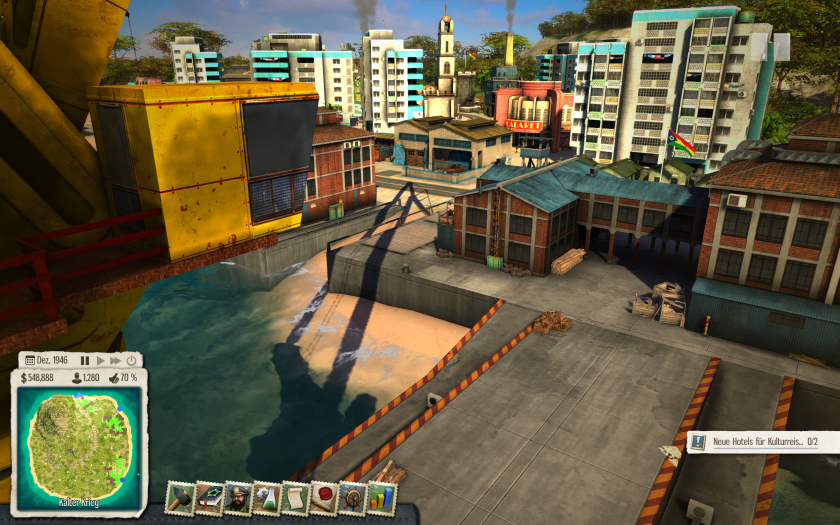Open the research flask stamp

[267, 497]
